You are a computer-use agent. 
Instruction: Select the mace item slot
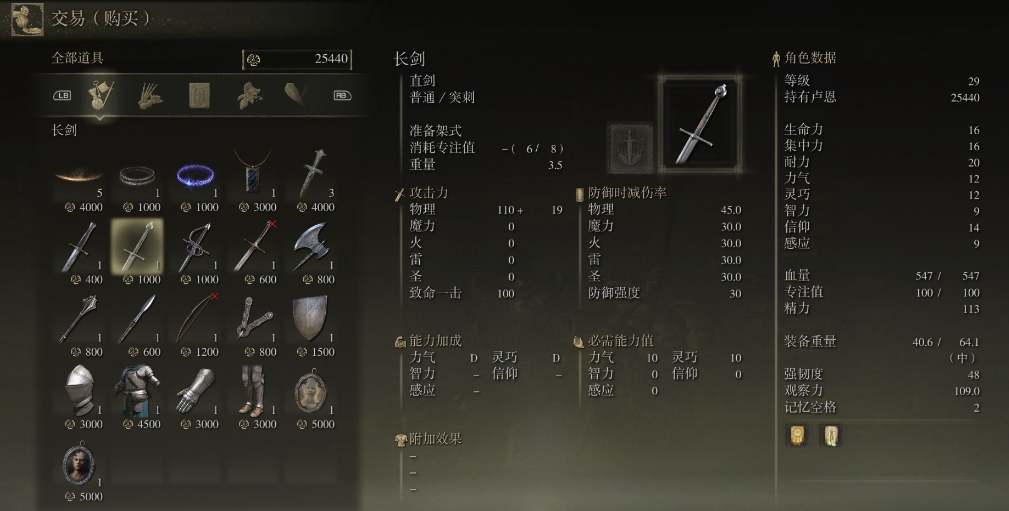[80, 319]
